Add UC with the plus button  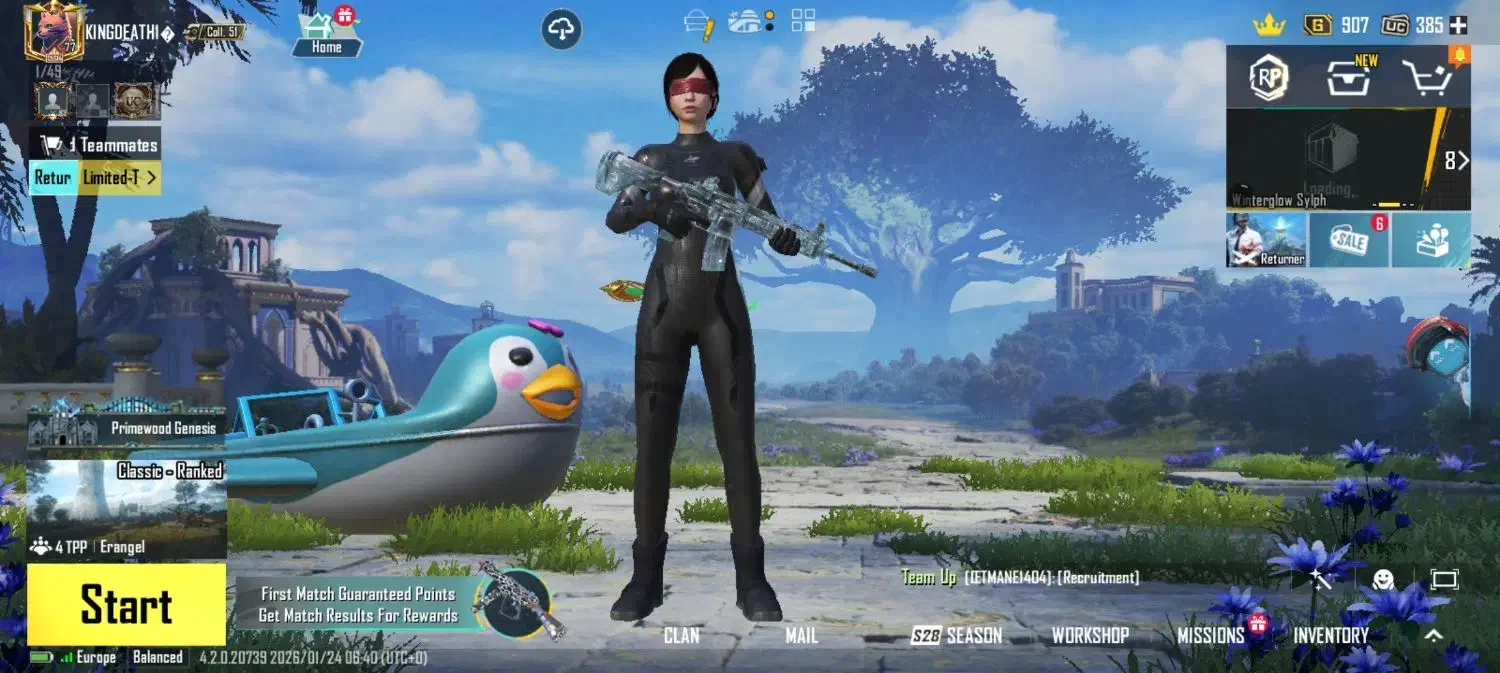pyautogui.click(x=1459, y=25)
